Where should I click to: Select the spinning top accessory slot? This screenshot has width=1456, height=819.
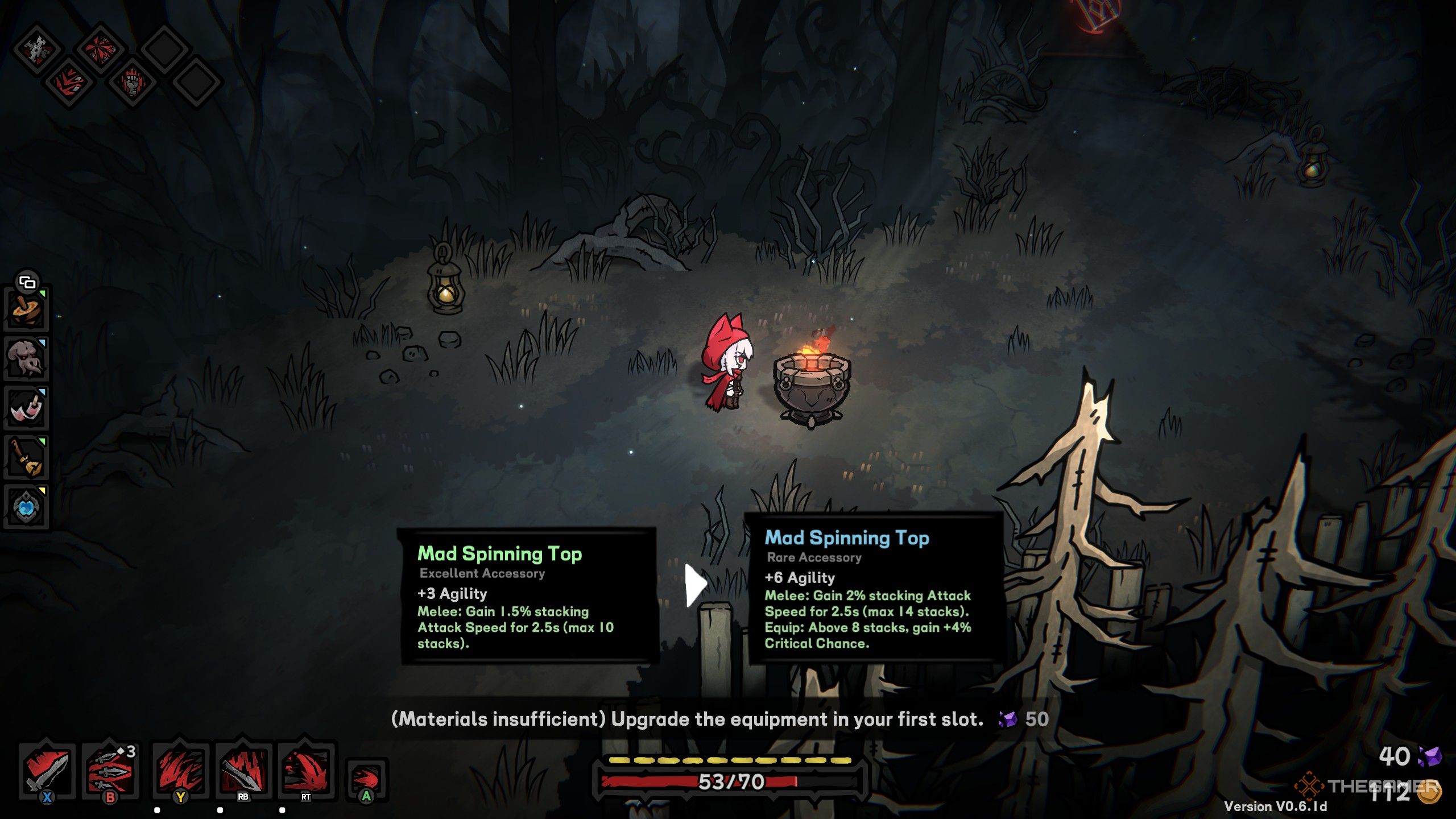(x=26, y=310)
